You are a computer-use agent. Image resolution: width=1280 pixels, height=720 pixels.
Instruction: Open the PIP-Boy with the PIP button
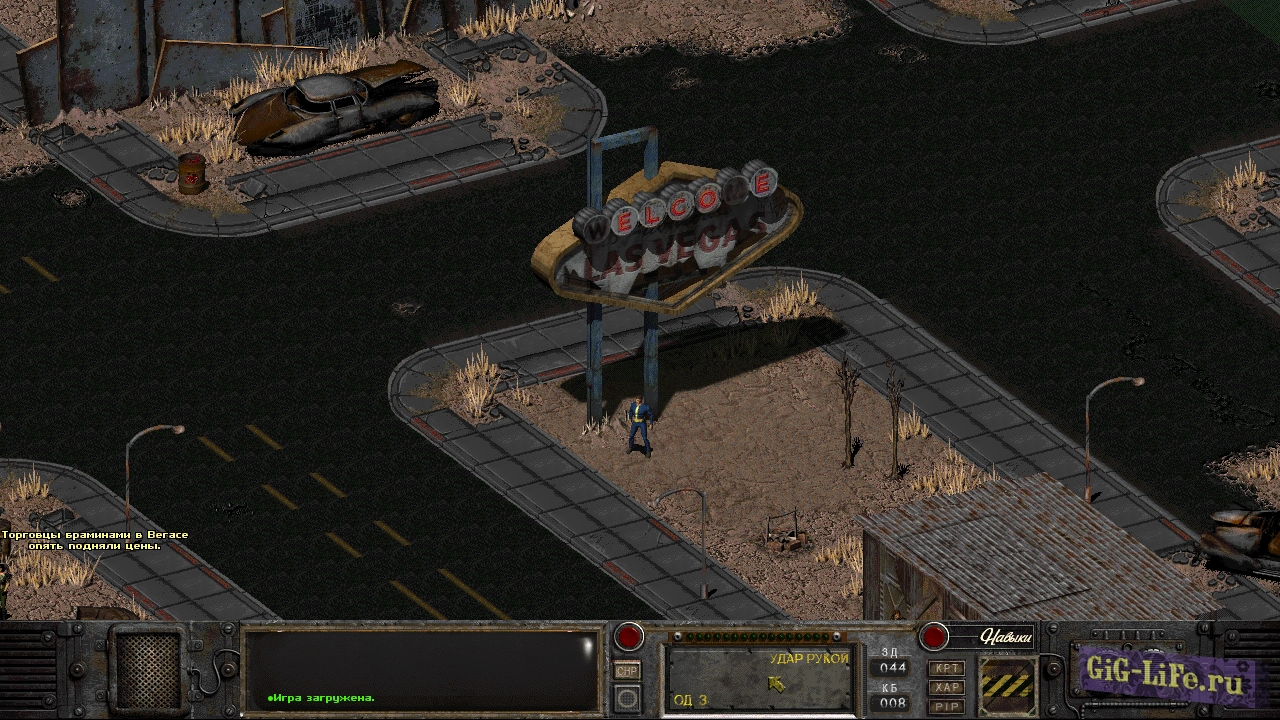946,706
